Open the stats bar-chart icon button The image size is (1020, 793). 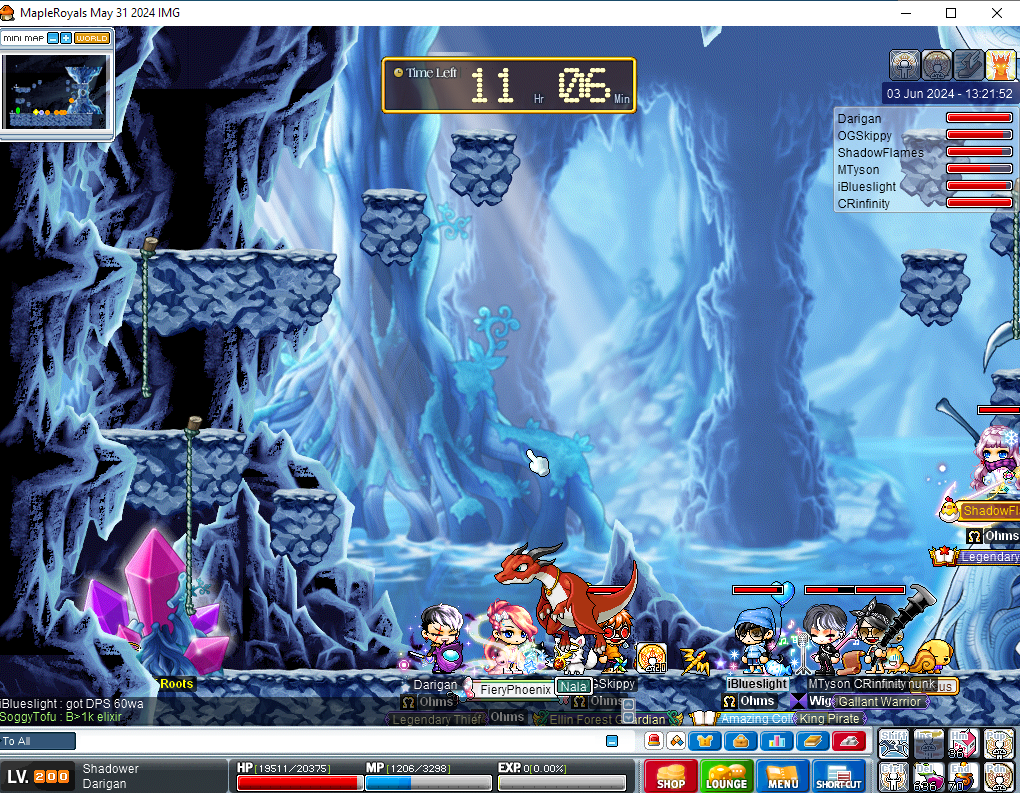tap(777, 741)
